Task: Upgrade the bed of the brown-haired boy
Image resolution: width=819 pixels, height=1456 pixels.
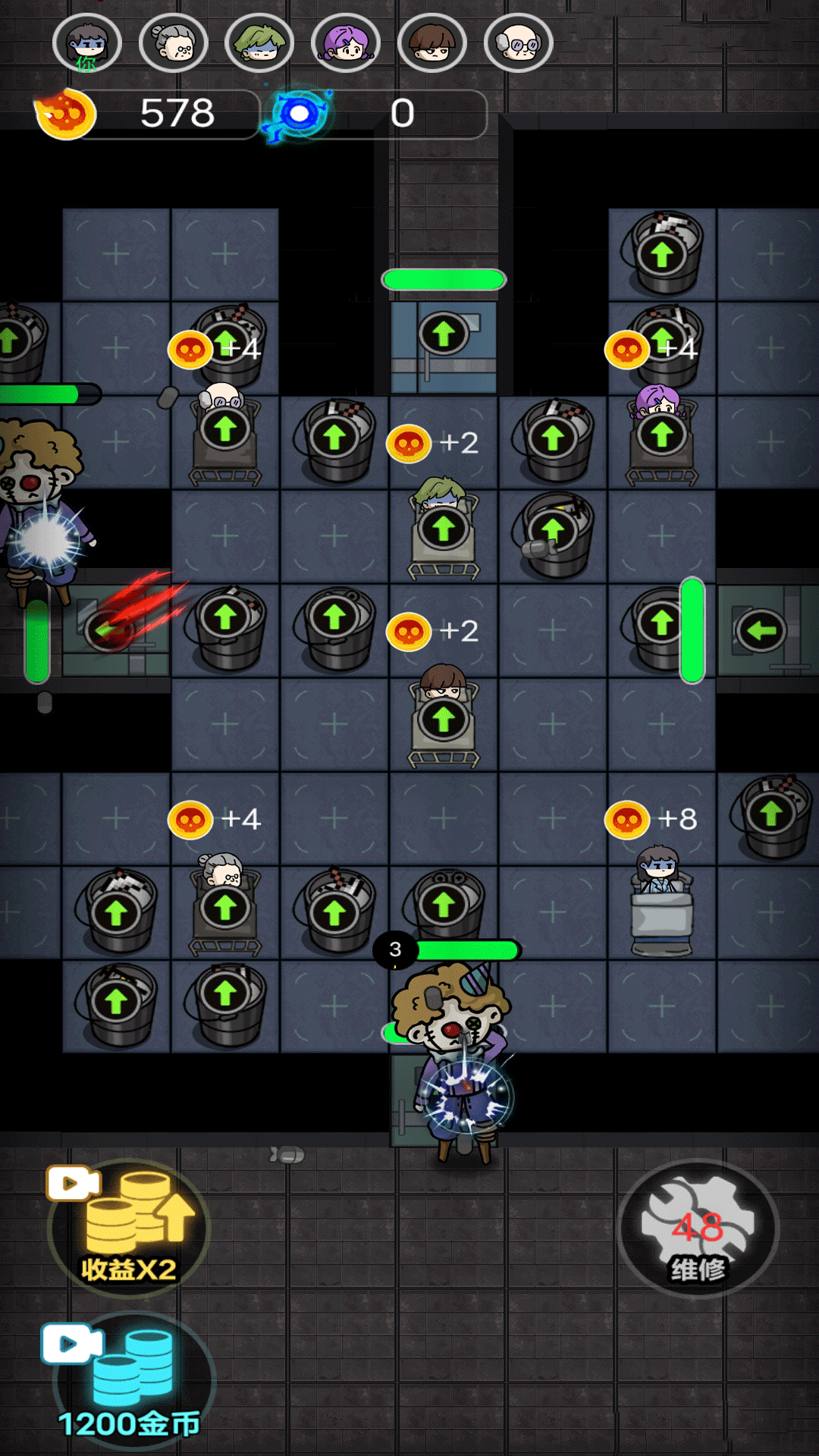Action: click(x=444, y=719)
